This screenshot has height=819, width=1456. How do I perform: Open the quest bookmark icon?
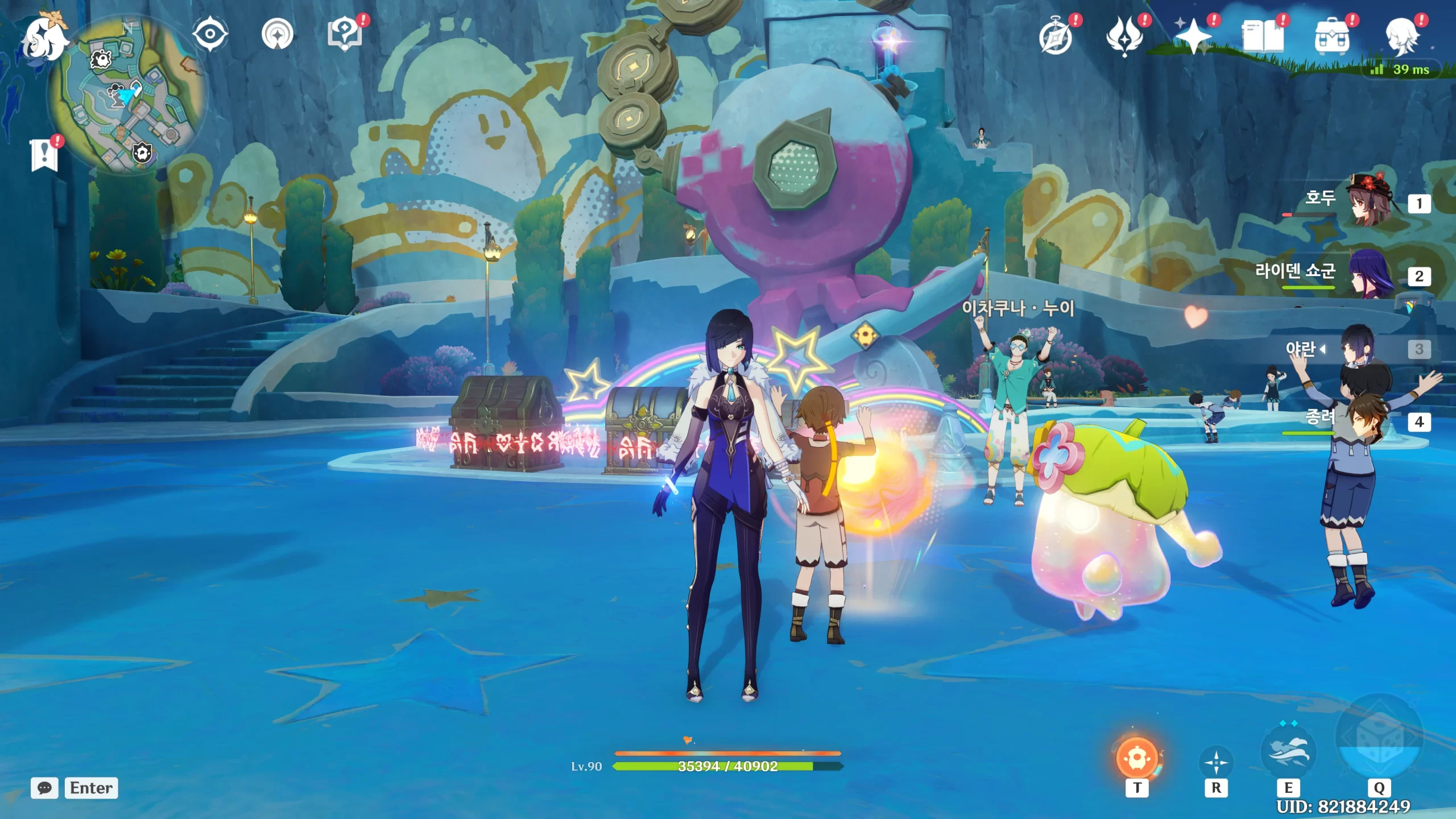[44, 155]
